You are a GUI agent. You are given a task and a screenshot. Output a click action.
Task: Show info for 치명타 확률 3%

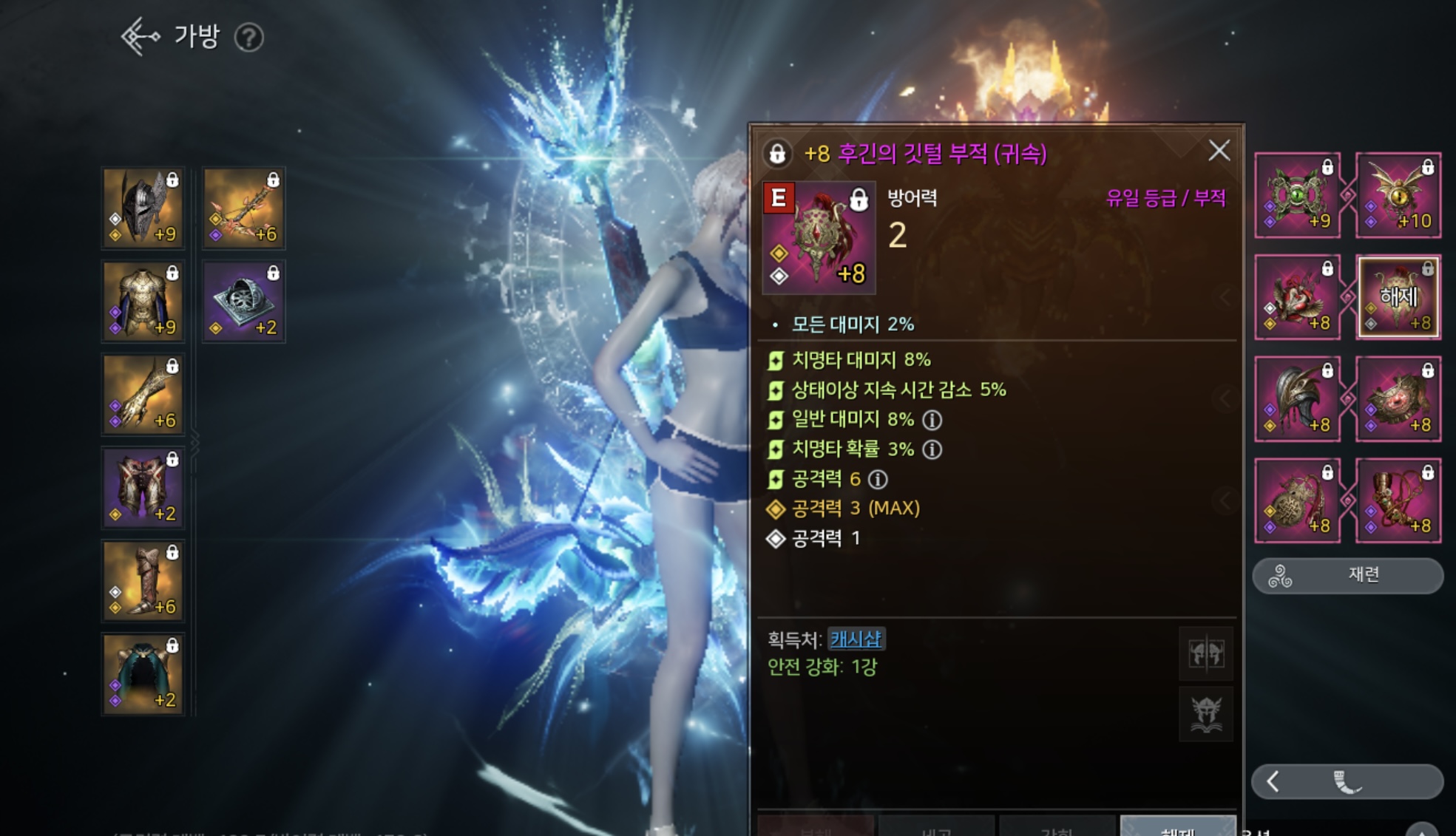pyautogui.click(x=932, y=449)
